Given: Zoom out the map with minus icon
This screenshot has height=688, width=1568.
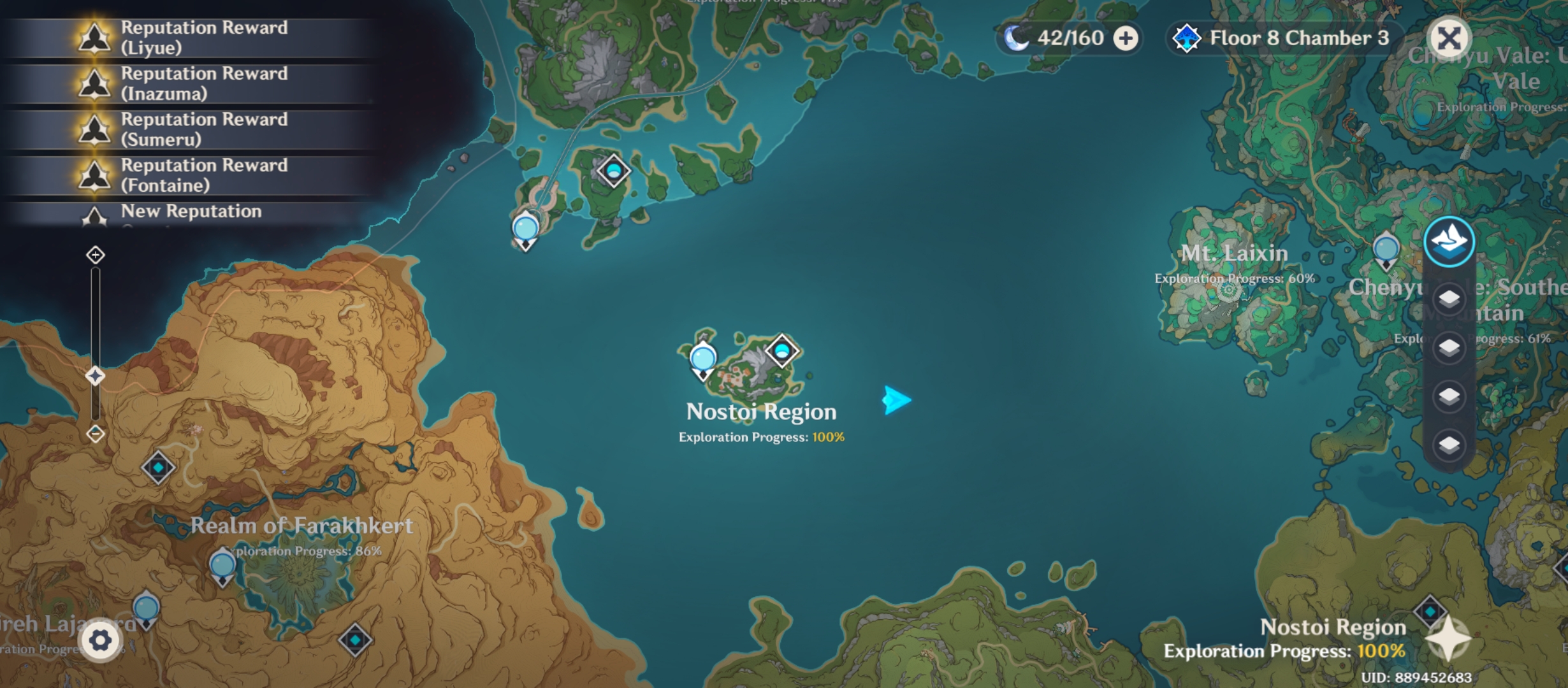Looking at the screenshot, I should coord(96,434).
